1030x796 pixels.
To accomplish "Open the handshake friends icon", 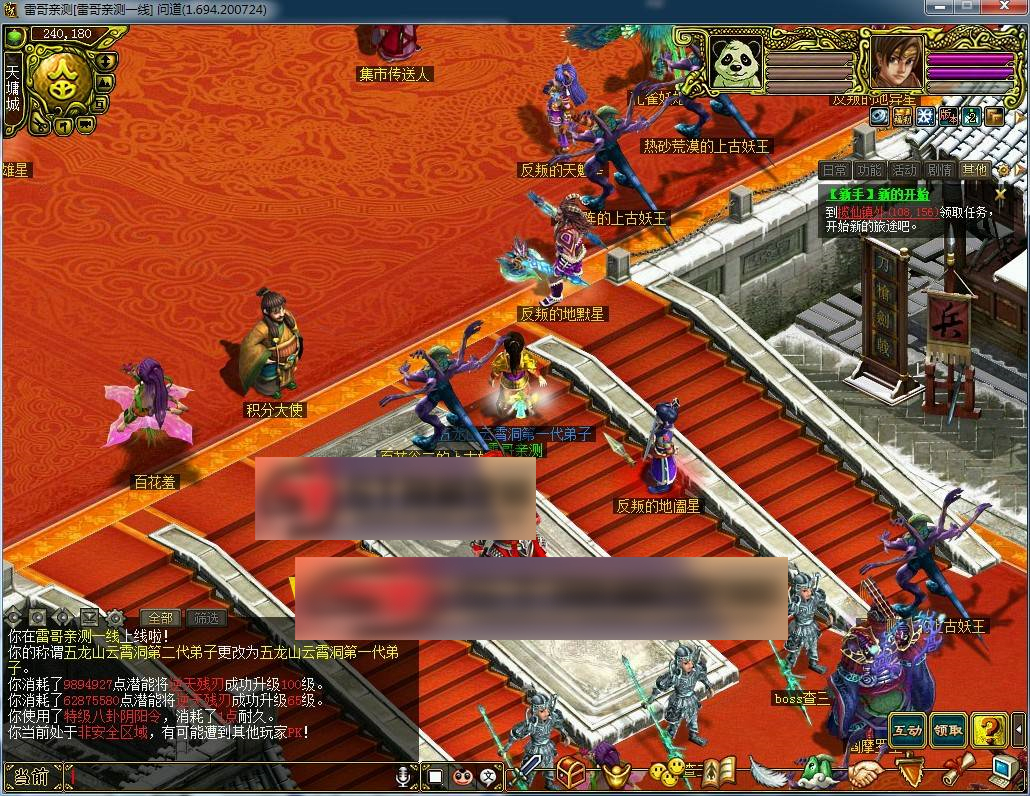I will 865,773.
